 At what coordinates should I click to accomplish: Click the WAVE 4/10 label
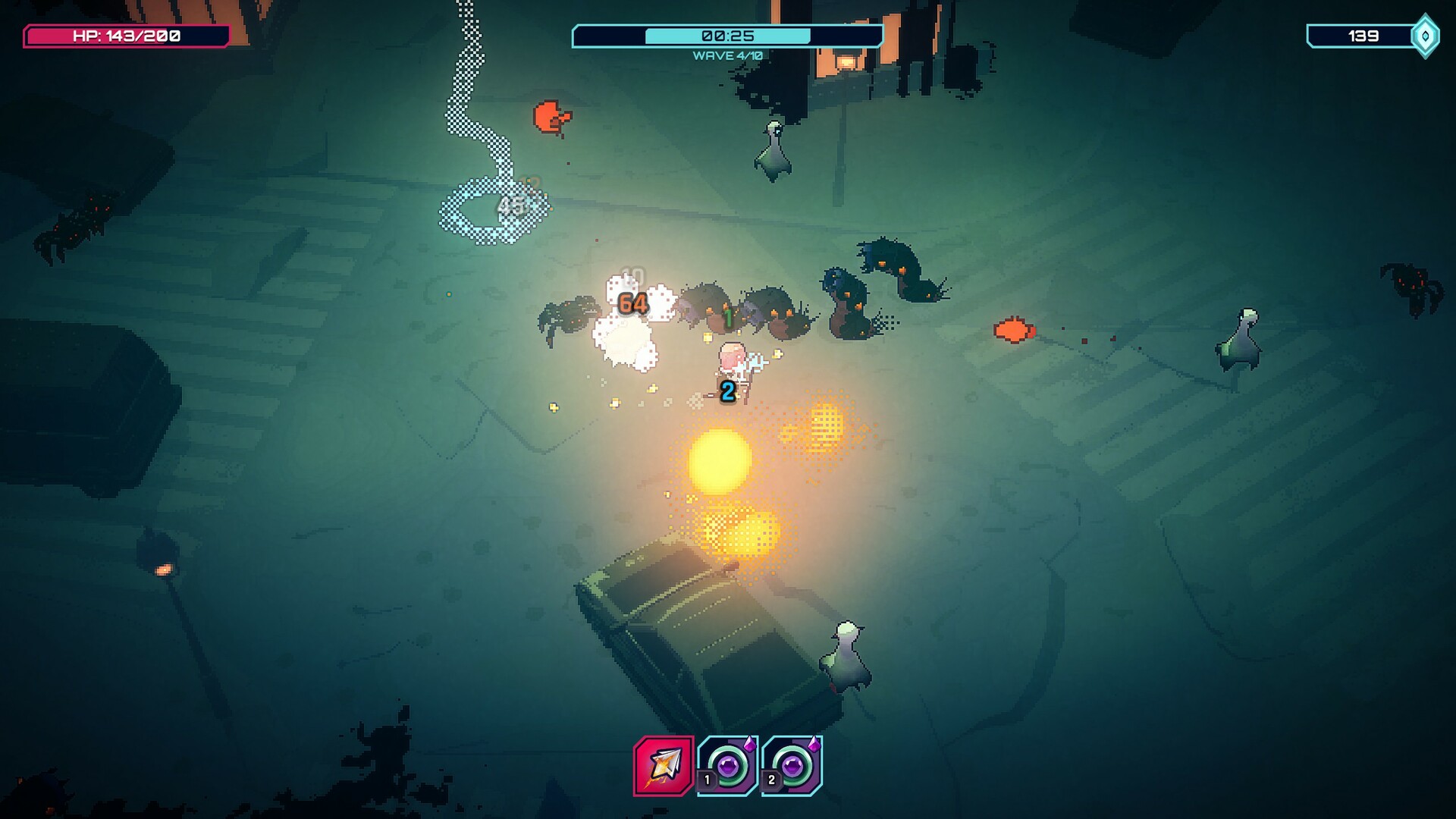point(726,54)
